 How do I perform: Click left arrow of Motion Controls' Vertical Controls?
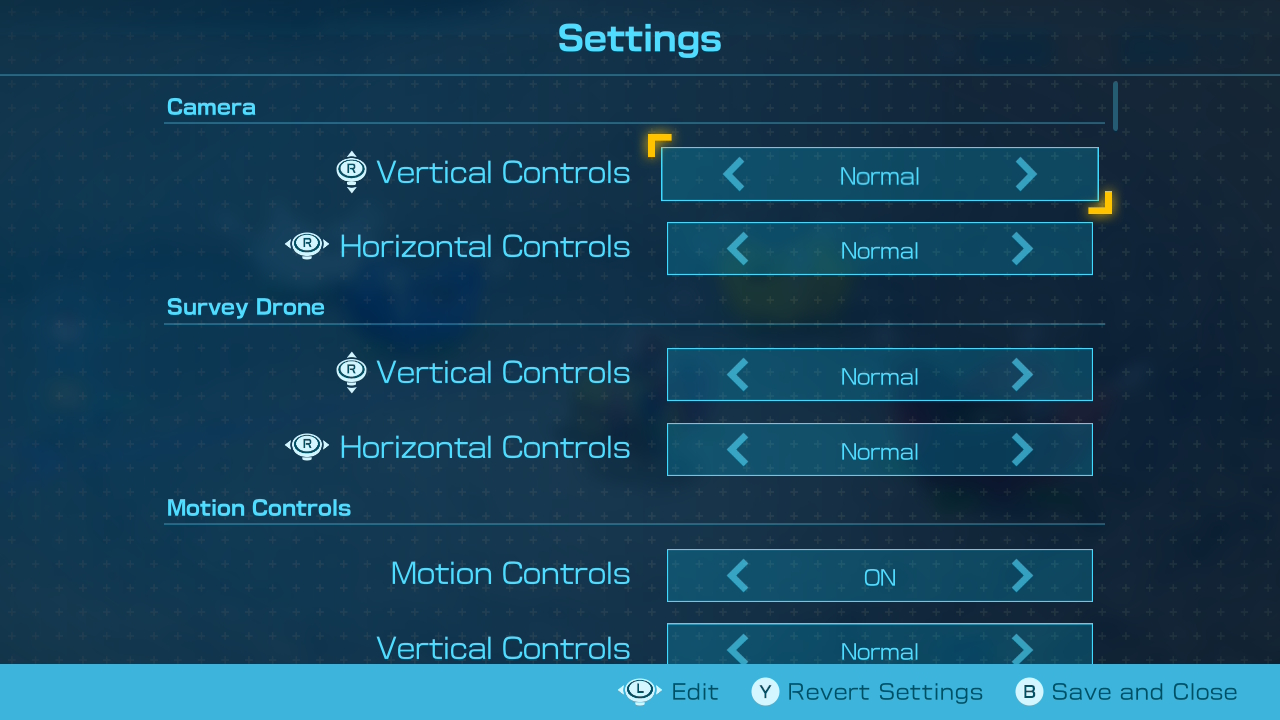738,649
